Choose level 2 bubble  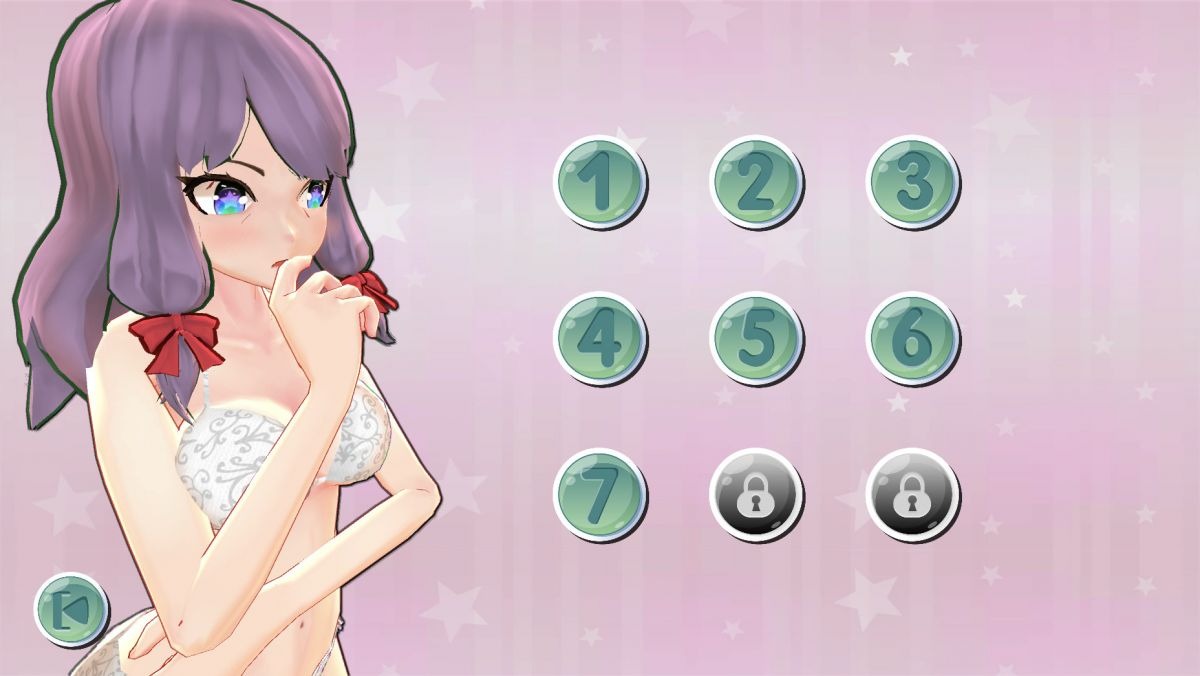click(x=755, y=182)
